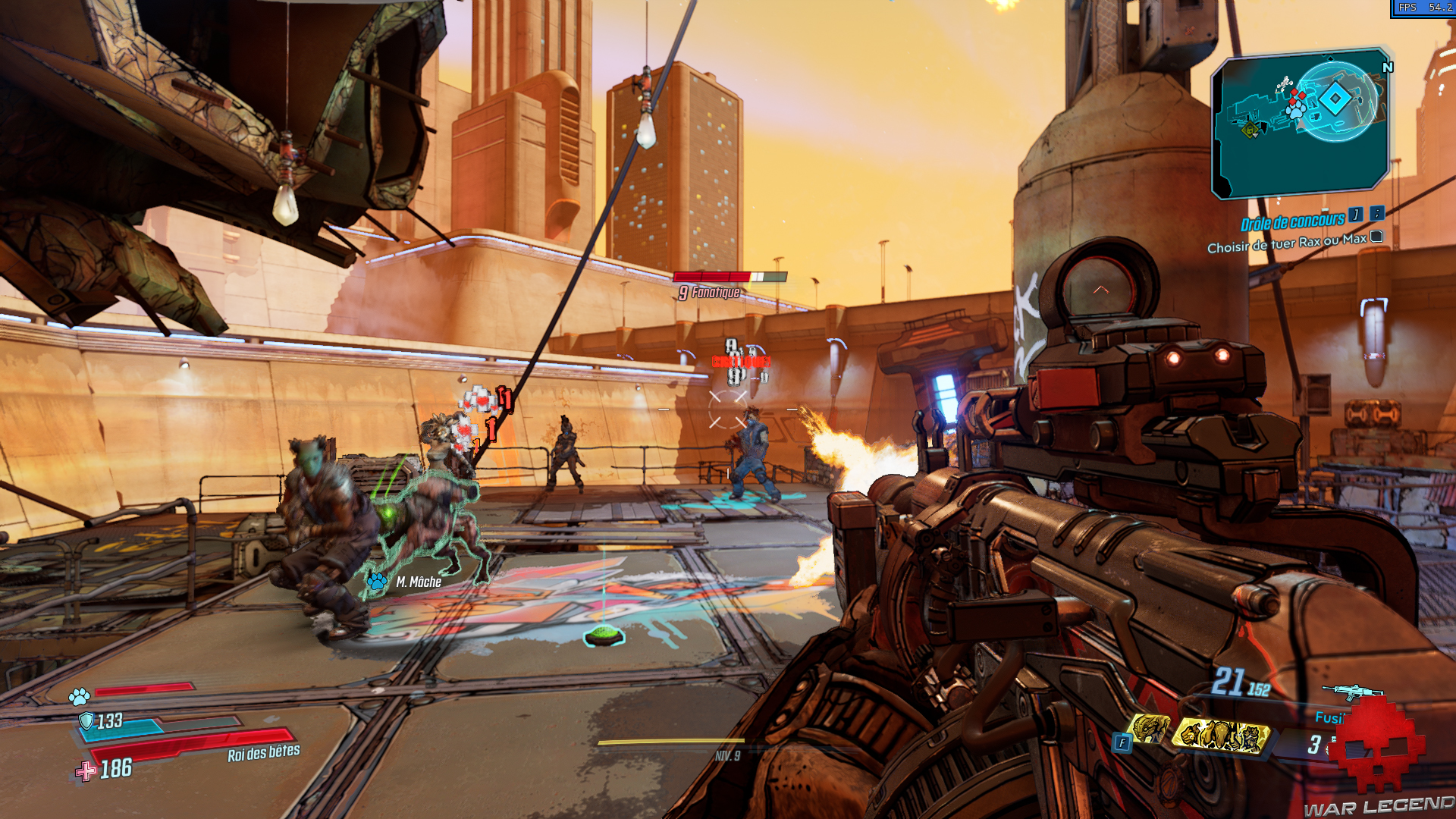Click the F key action-skill prompt
1456x819 pixels.
click(1121, 743)
